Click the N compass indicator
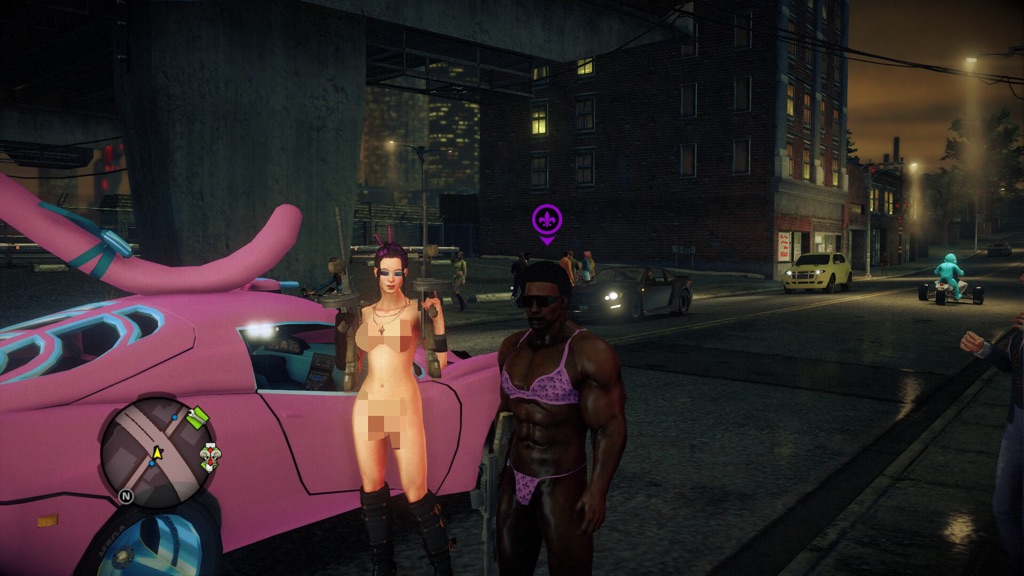Screen dimensions: 1024x576 (127, 495)
